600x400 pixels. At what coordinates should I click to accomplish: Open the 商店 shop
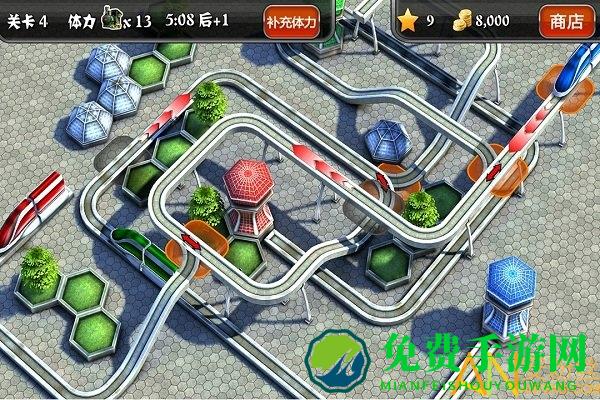click(x=567, y=21)
